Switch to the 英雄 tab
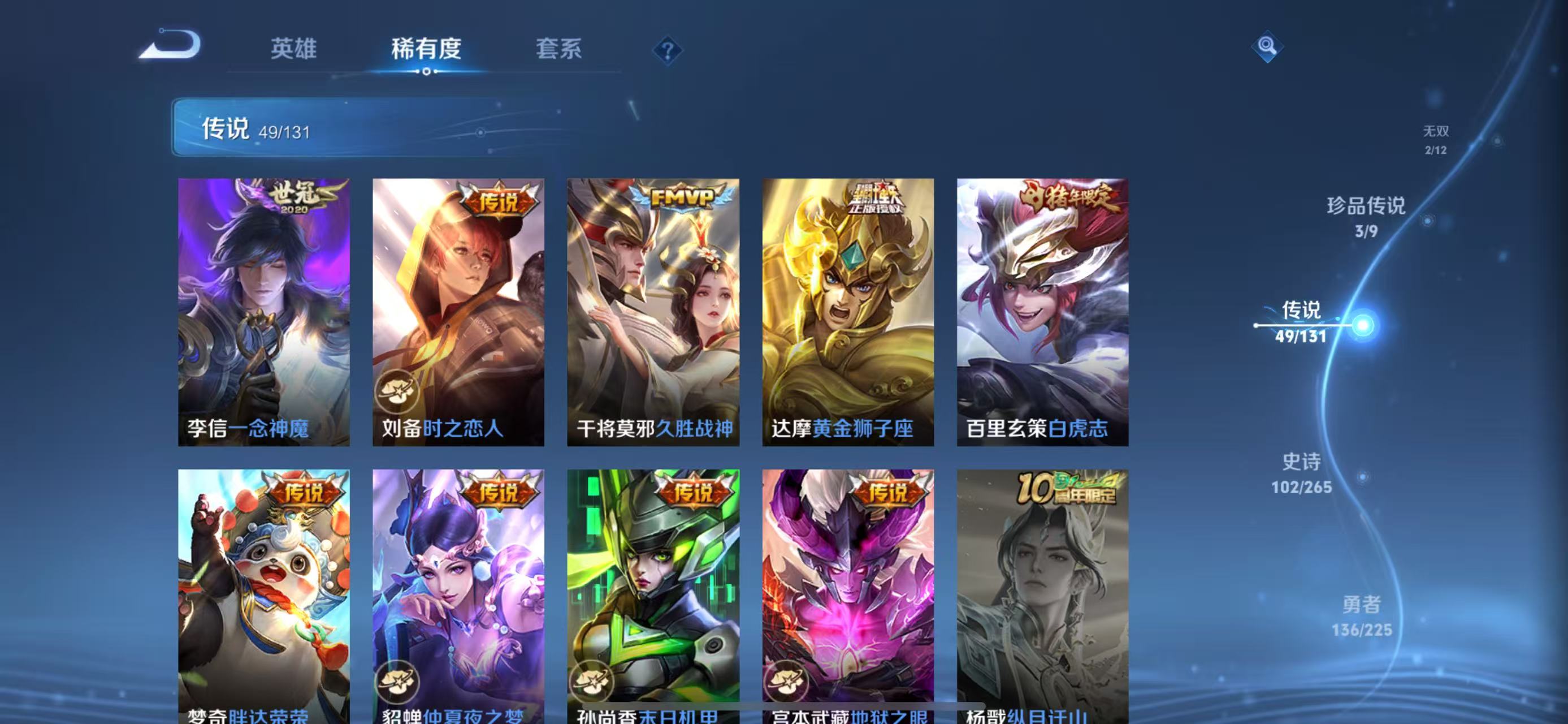This screenshot has width=1568, height=724. [294, 50]
